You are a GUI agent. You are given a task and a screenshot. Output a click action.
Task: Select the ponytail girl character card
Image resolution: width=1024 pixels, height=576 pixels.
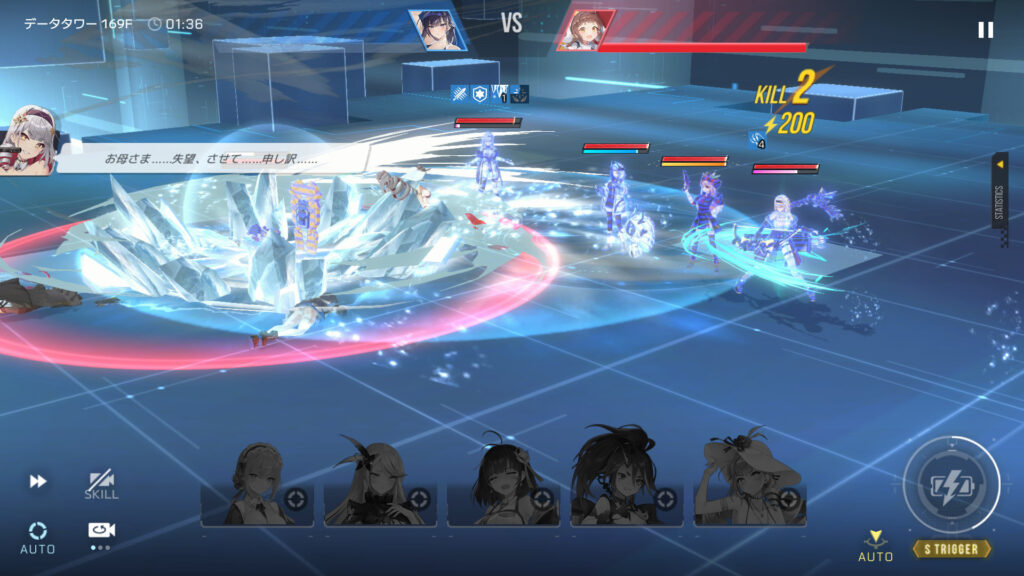(x=627, y=486)
